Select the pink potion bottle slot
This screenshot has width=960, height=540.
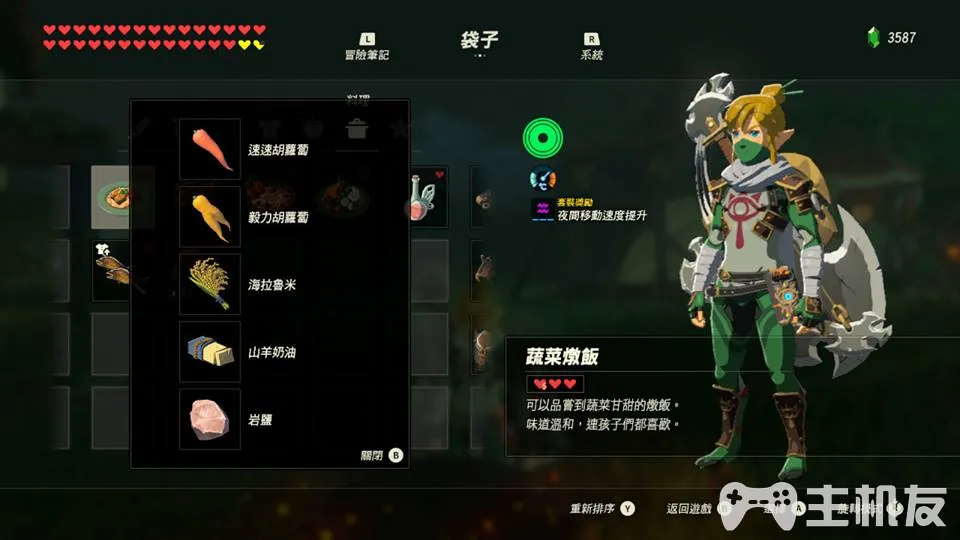[425, 198]
